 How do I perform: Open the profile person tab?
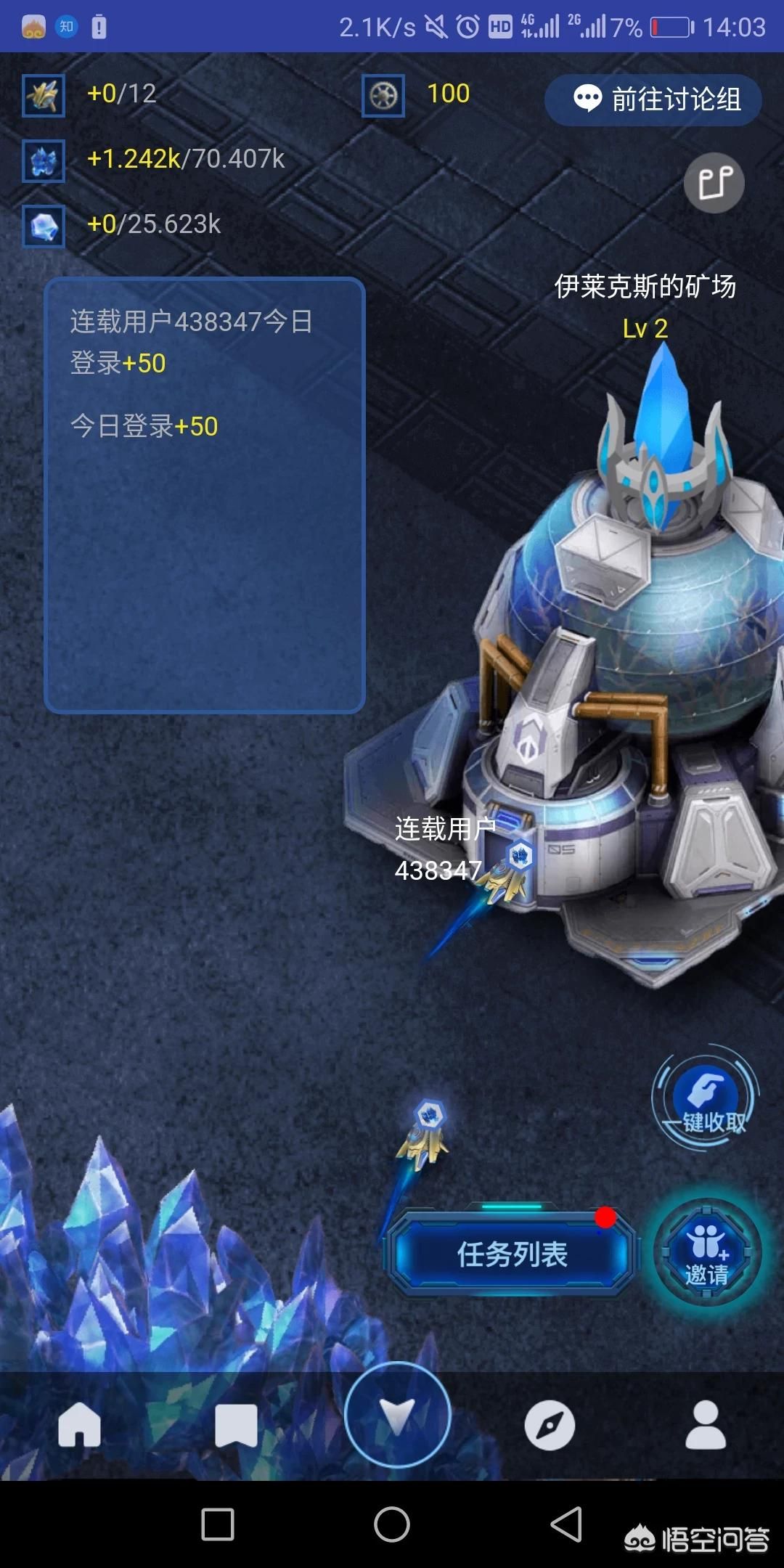pos(706,1425)
